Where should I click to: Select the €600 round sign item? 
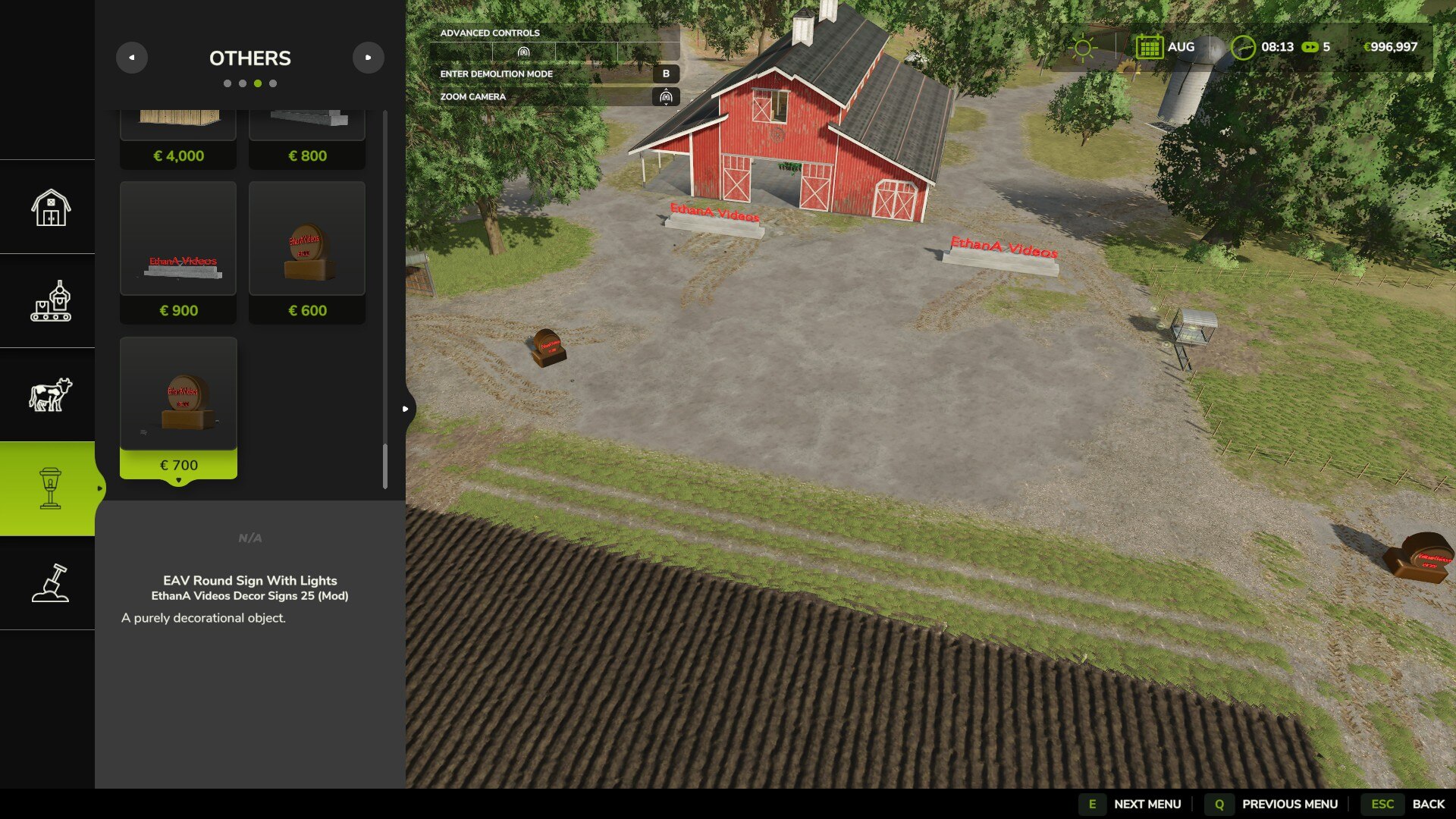(x=307, y=252)
